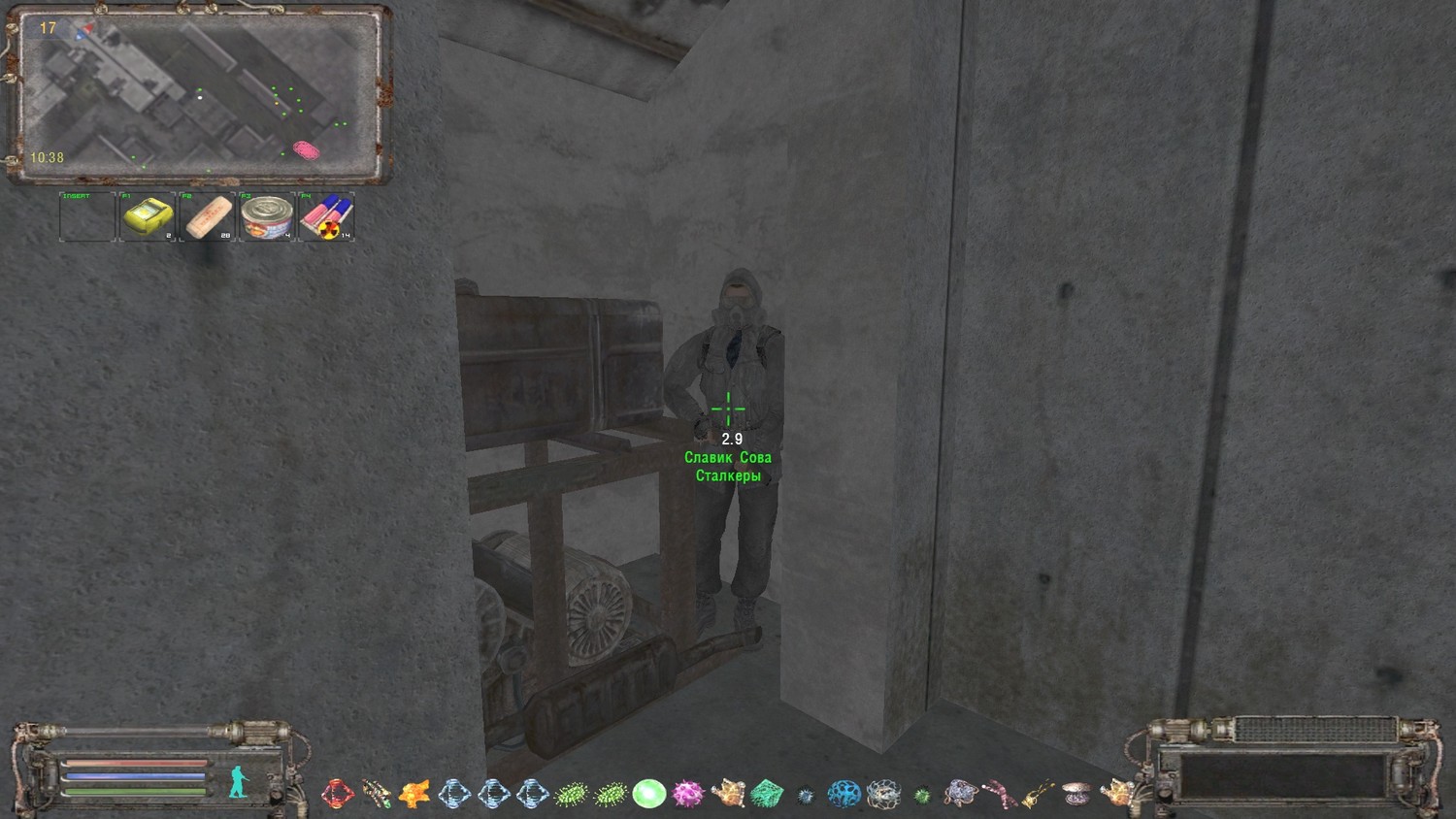Use the yellow medkit quick slot
Screen dimensions: 1456x819
tap(147, 215)
